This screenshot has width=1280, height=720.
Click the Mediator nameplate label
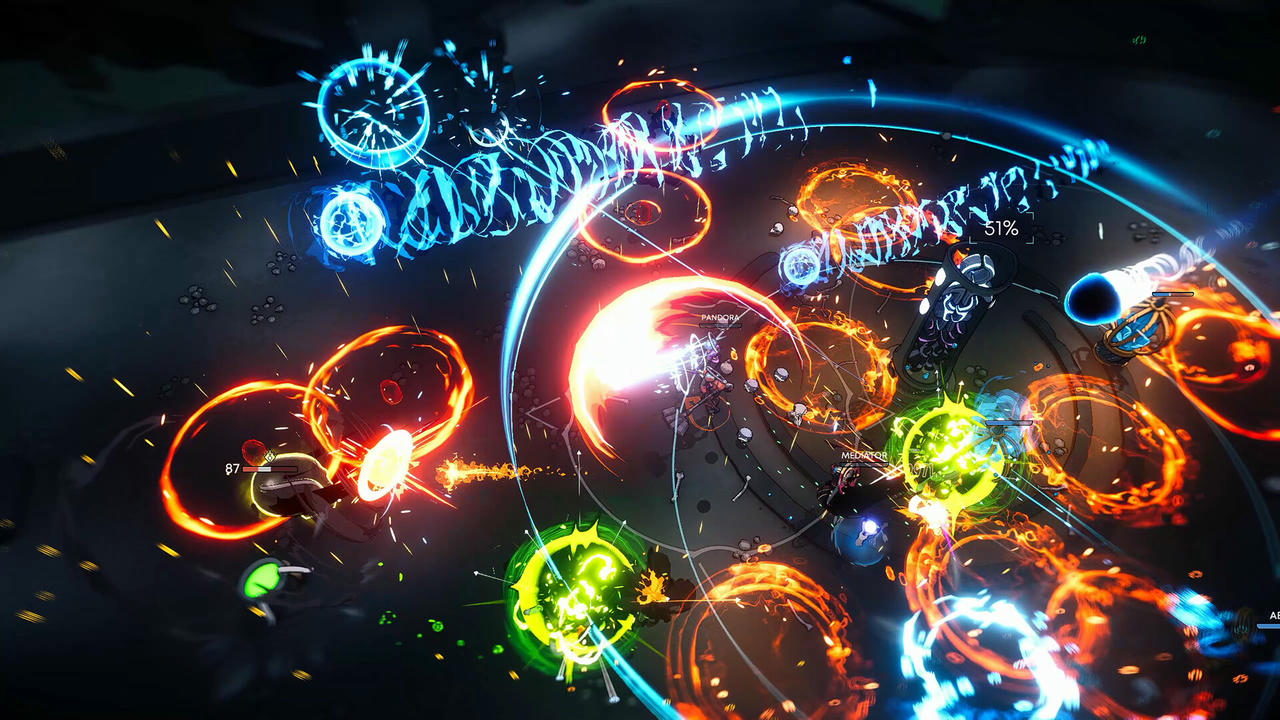tap(863, 455)
